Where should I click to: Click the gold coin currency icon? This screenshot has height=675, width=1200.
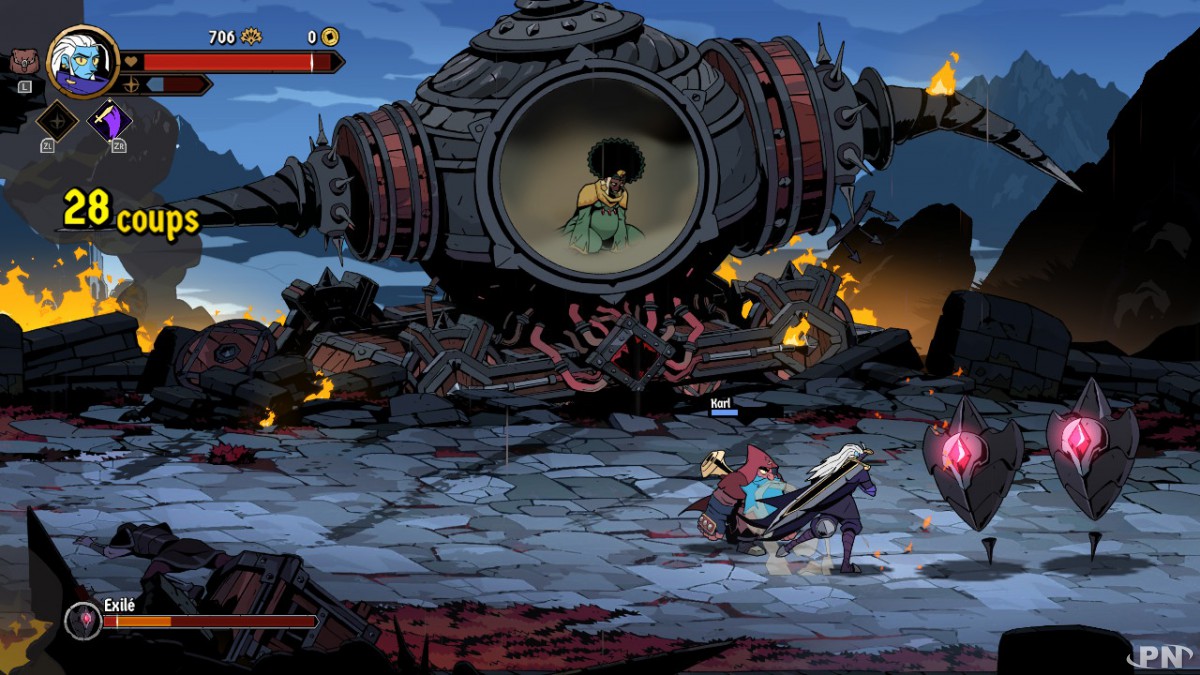pos(329,37)
